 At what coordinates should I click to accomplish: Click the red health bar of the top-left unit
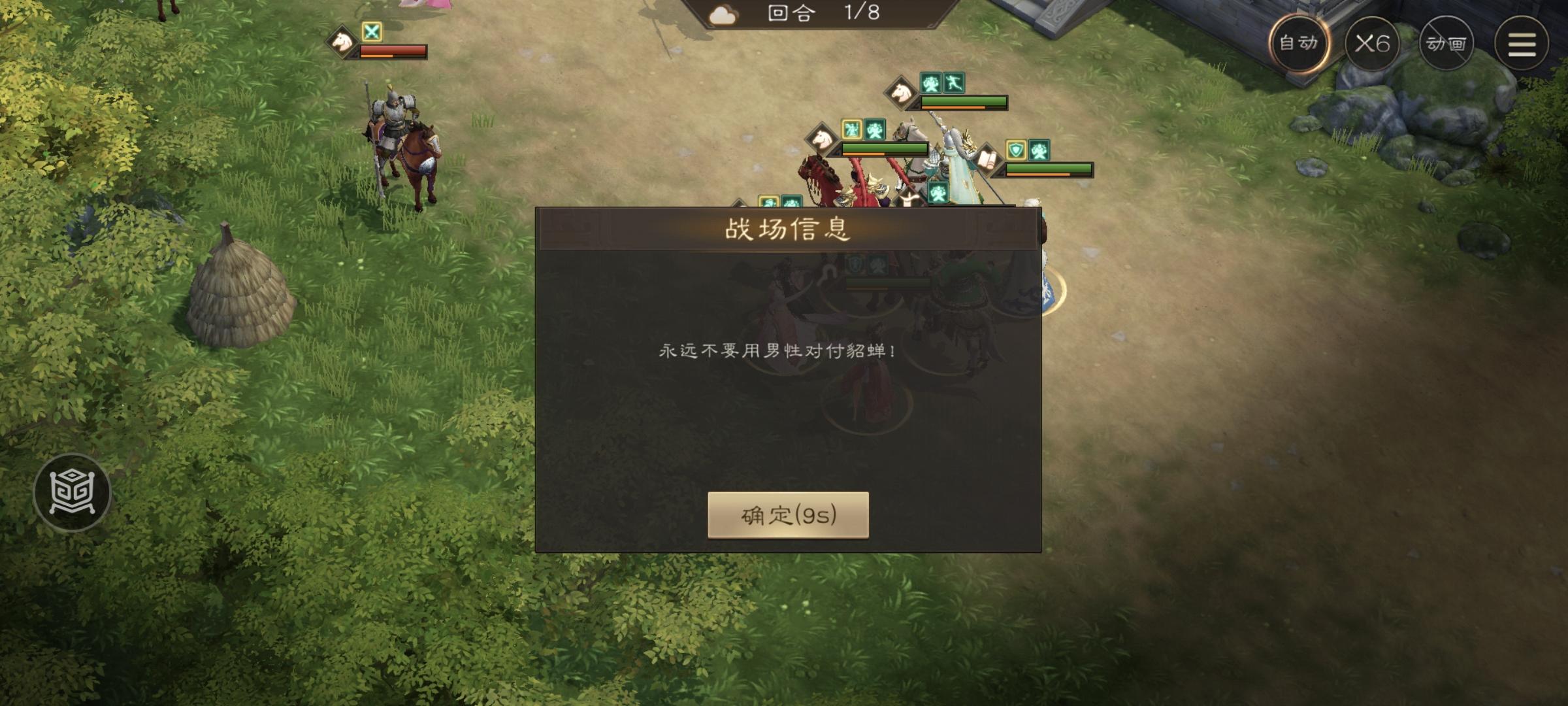point(392,50)
